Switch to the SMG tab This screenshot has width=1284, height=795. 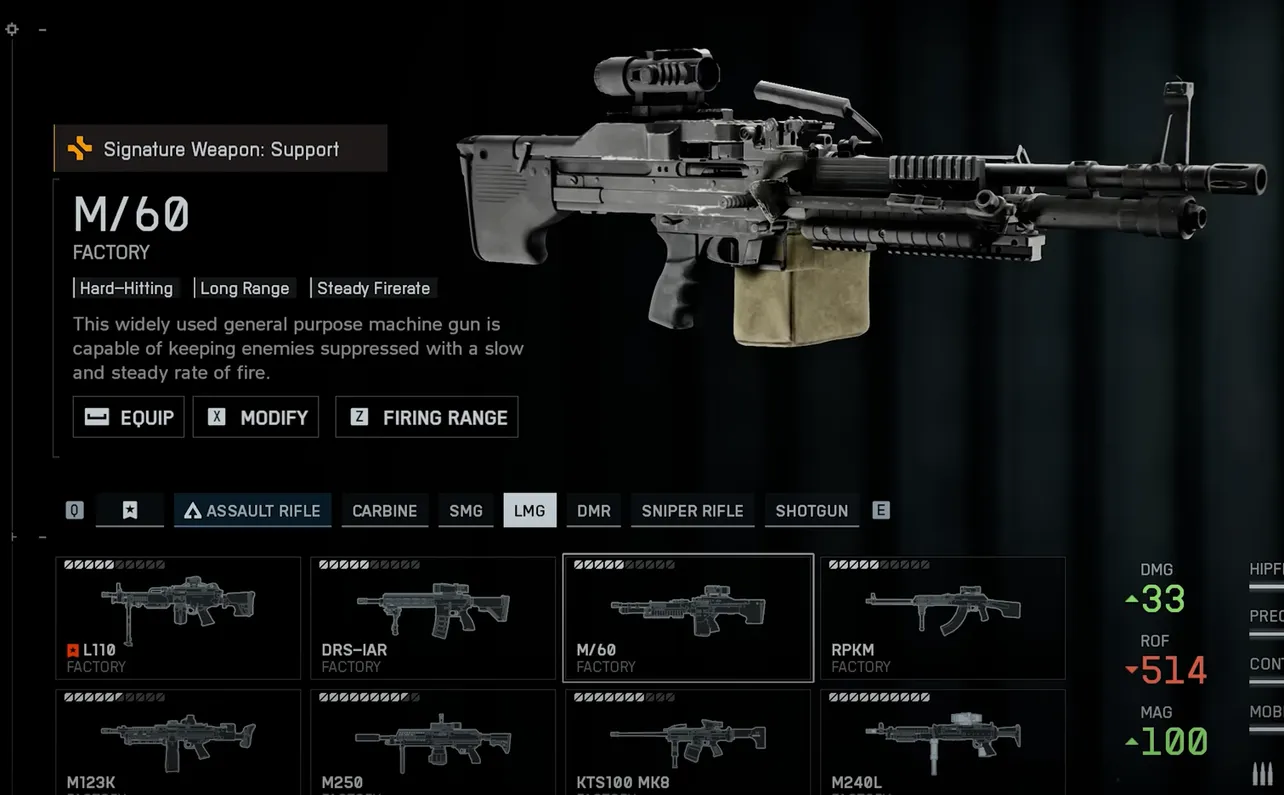click(x=465, y=510)
